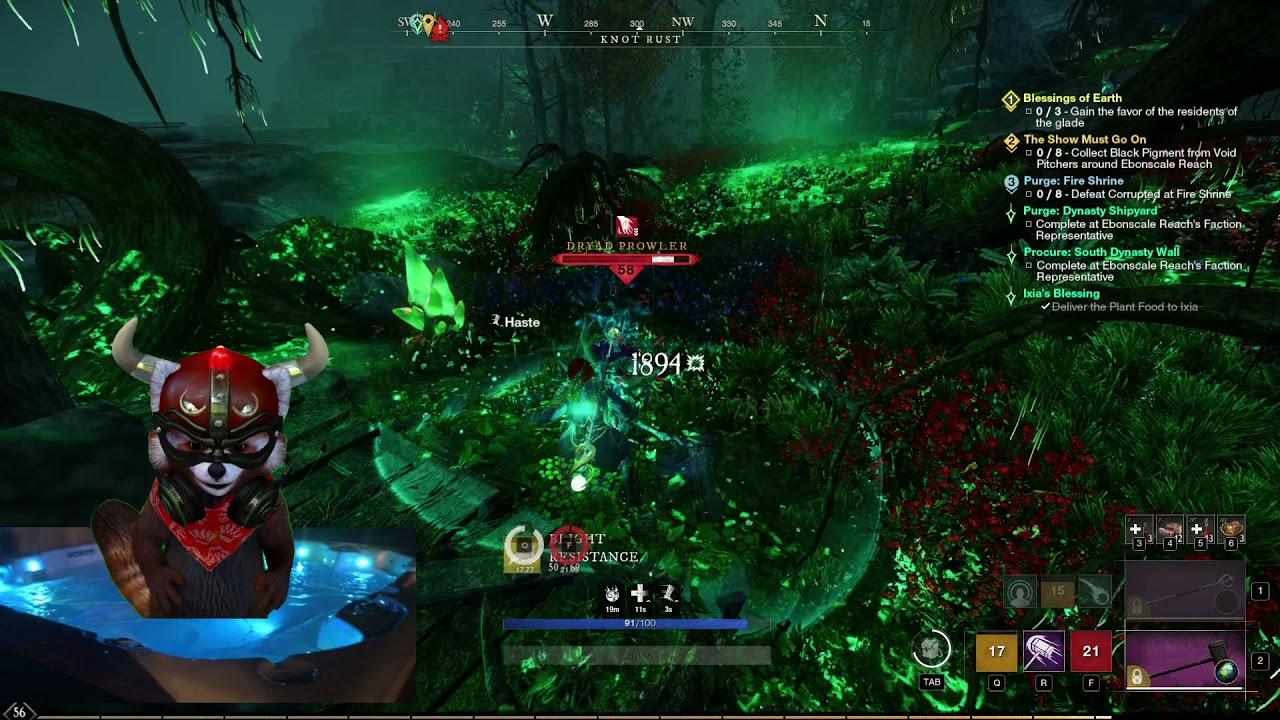Switch to the greyed-out staff weapon slot
Image resolution: width=1280 pixels, height=720 pixels.
point(1186,592)
